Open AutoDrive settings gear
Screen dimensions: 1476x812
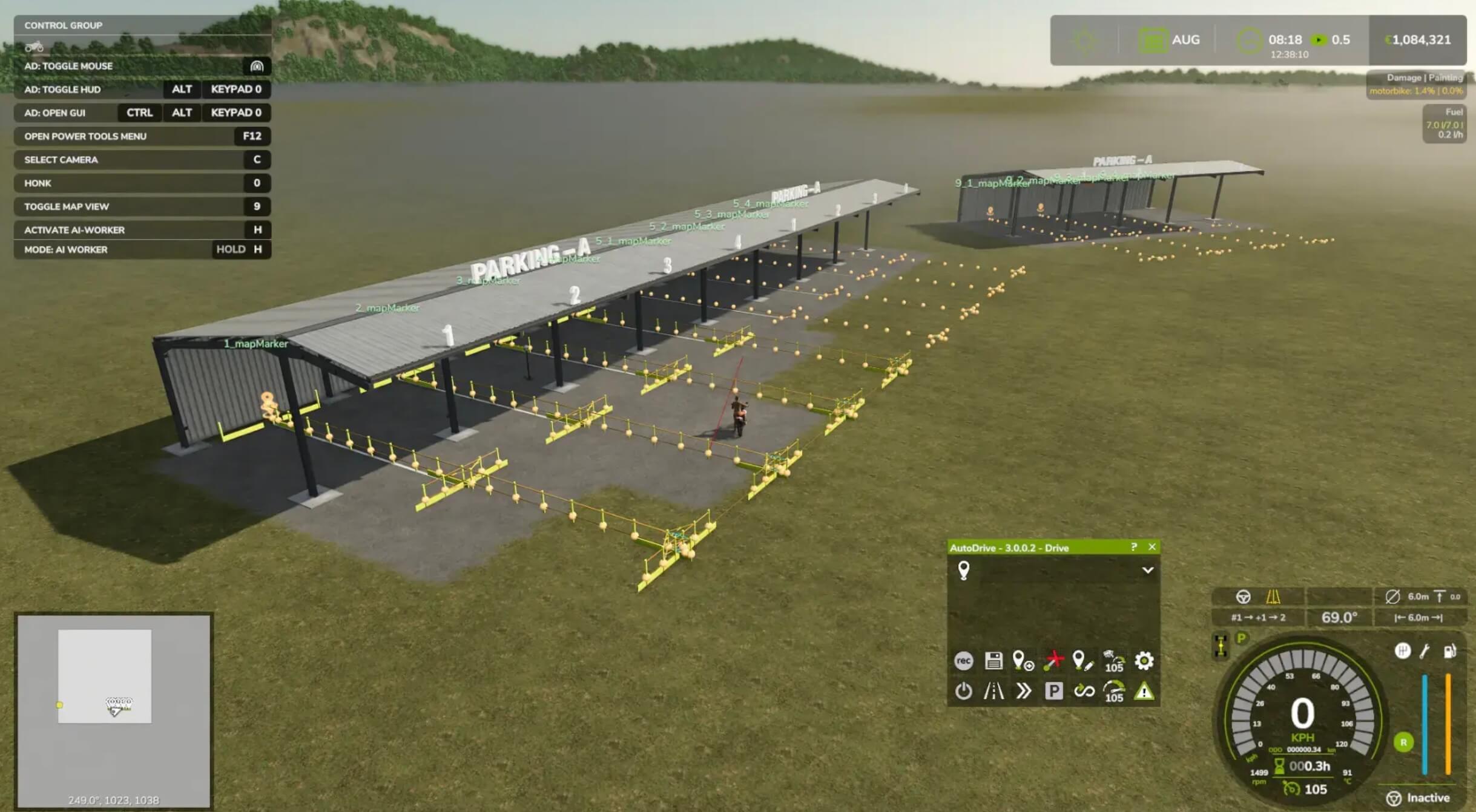(1144, 661)
